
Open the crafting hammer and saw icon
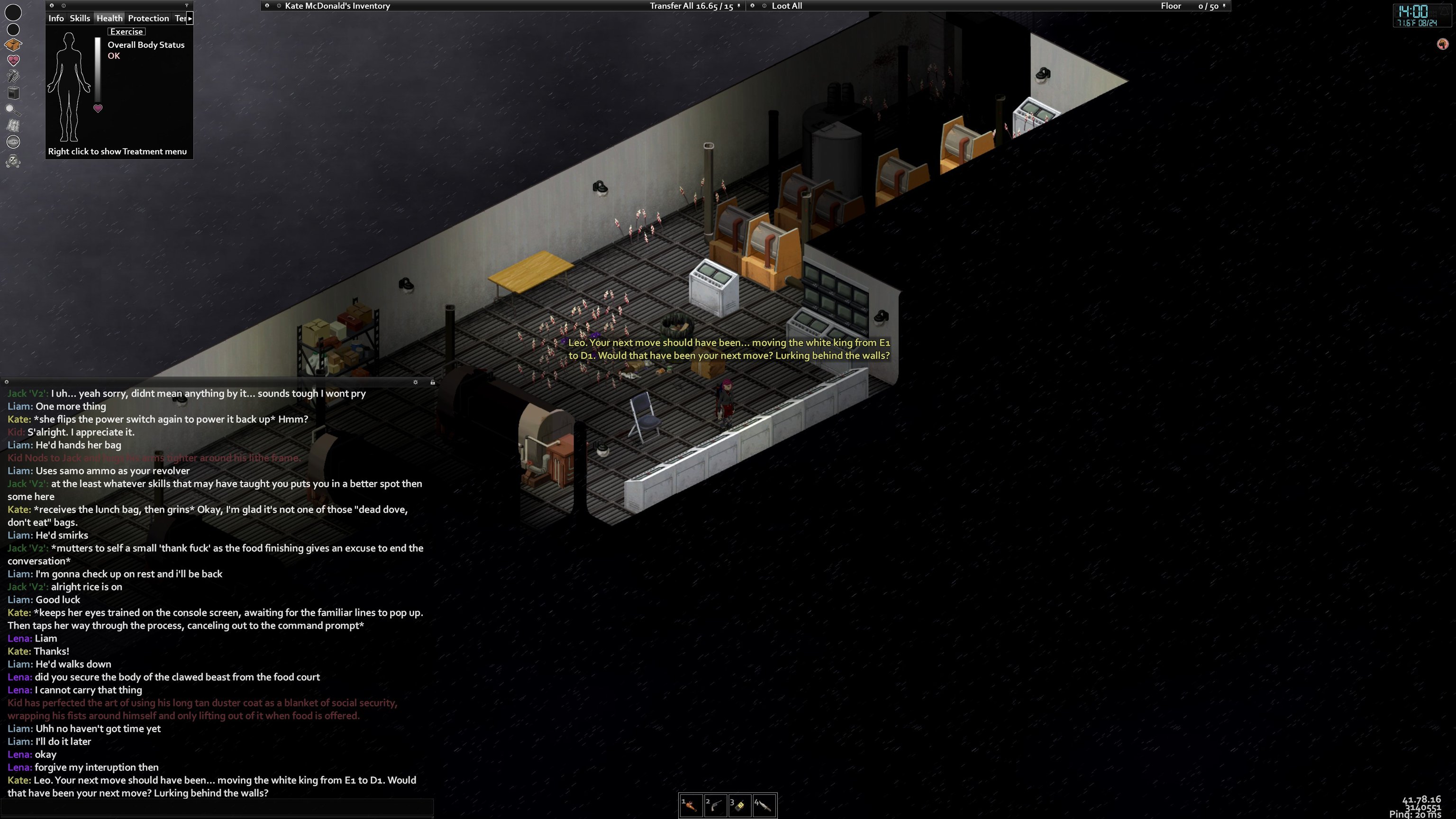coord(13,76)
